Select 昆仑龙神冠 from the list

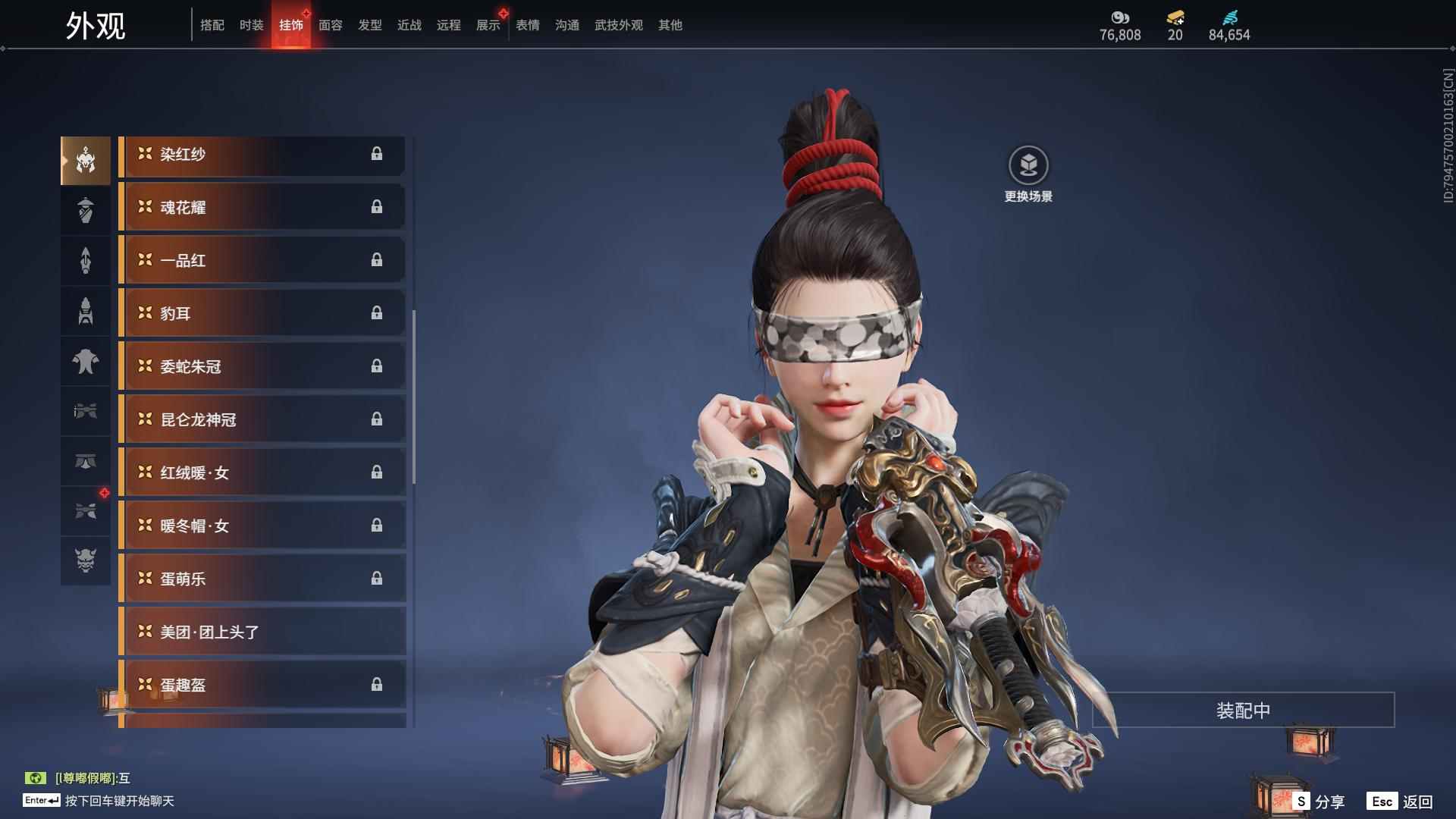tap(262, 420)
